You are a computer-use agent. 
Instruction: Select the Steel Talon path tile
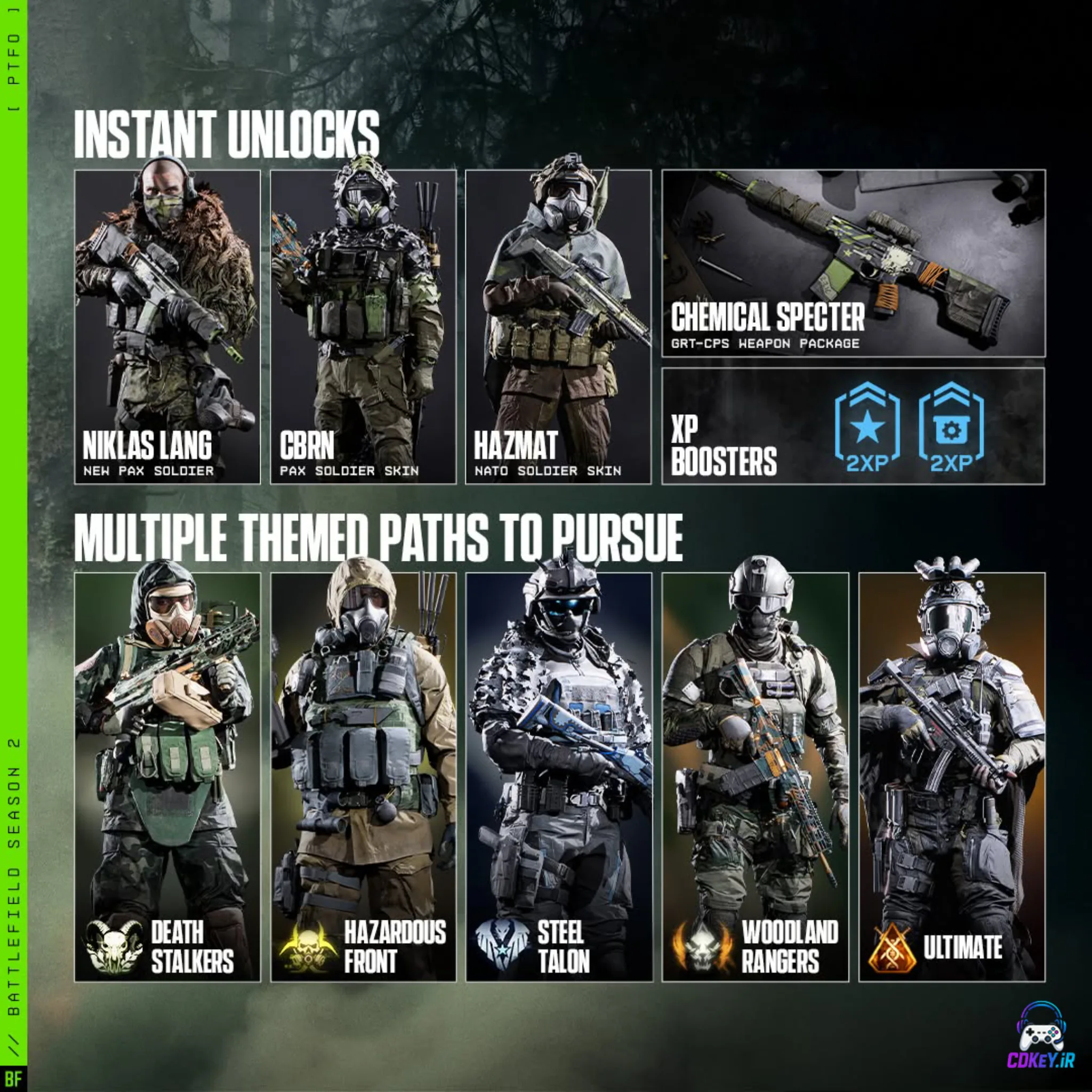click(x=558, y=776)
